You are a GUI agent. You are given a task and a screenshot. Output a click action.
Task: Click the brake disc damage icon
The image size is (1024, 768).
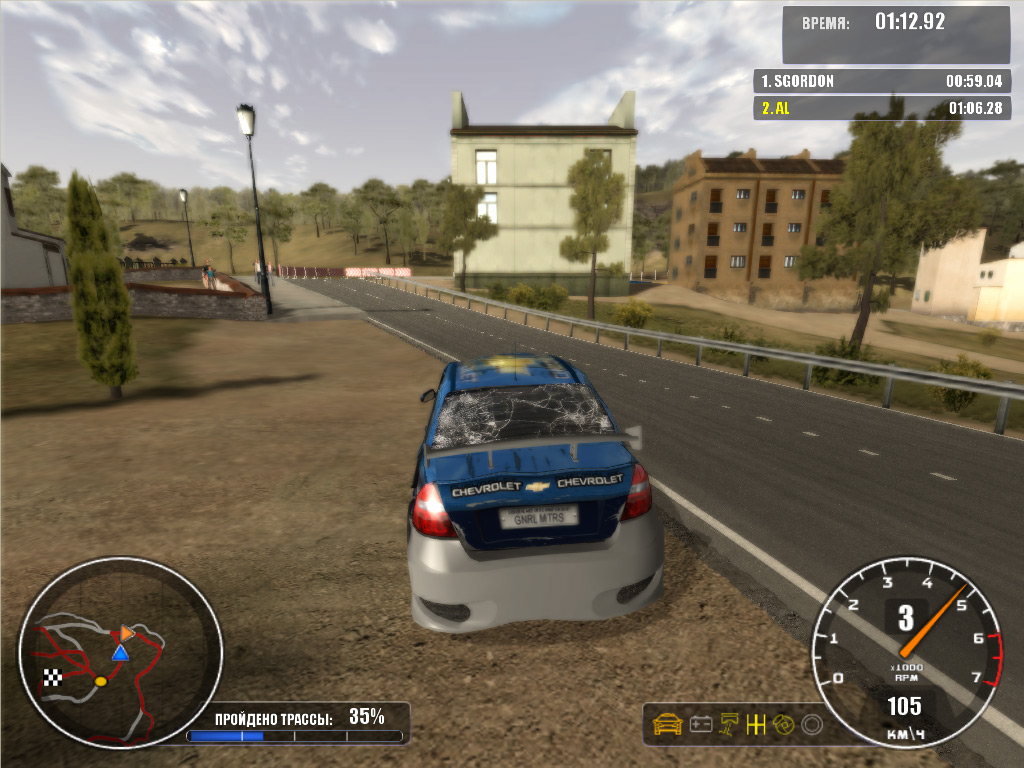coord(783,723)
